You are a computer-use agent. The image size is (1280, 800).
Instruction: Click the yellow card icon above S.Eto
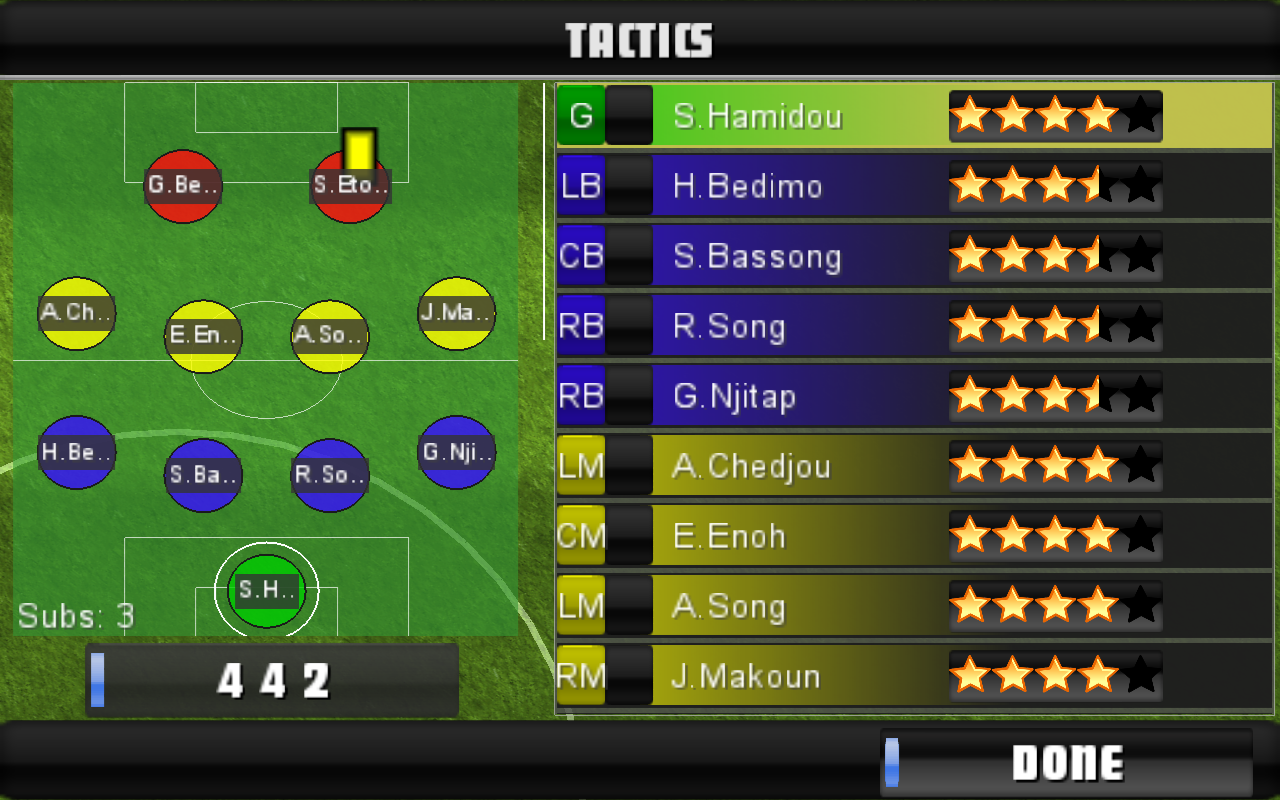(360, 146)
